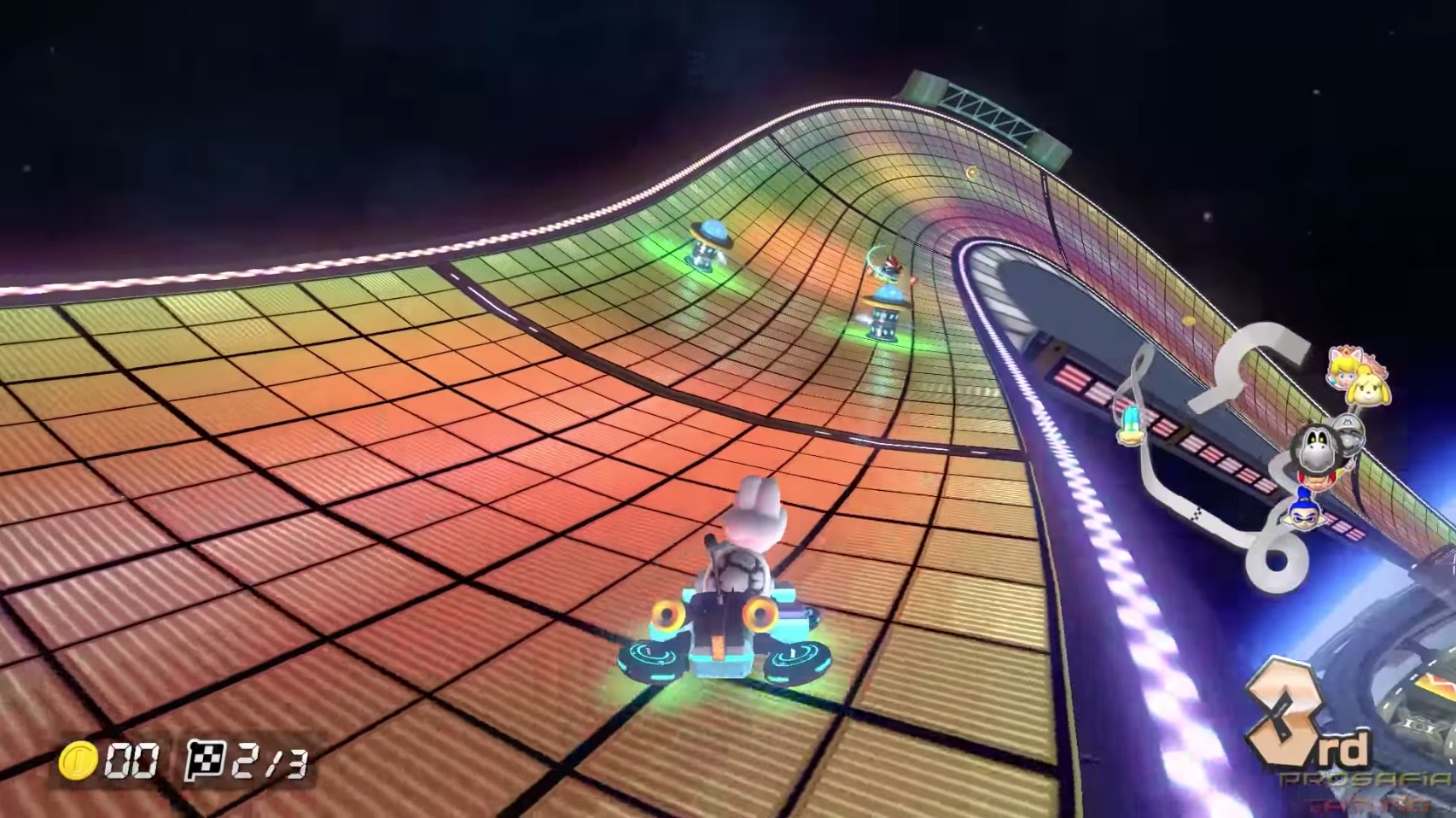Select the blue Inkling Boy minimap icon
The image size is (1456, 818).
[x=1306, y=515]
